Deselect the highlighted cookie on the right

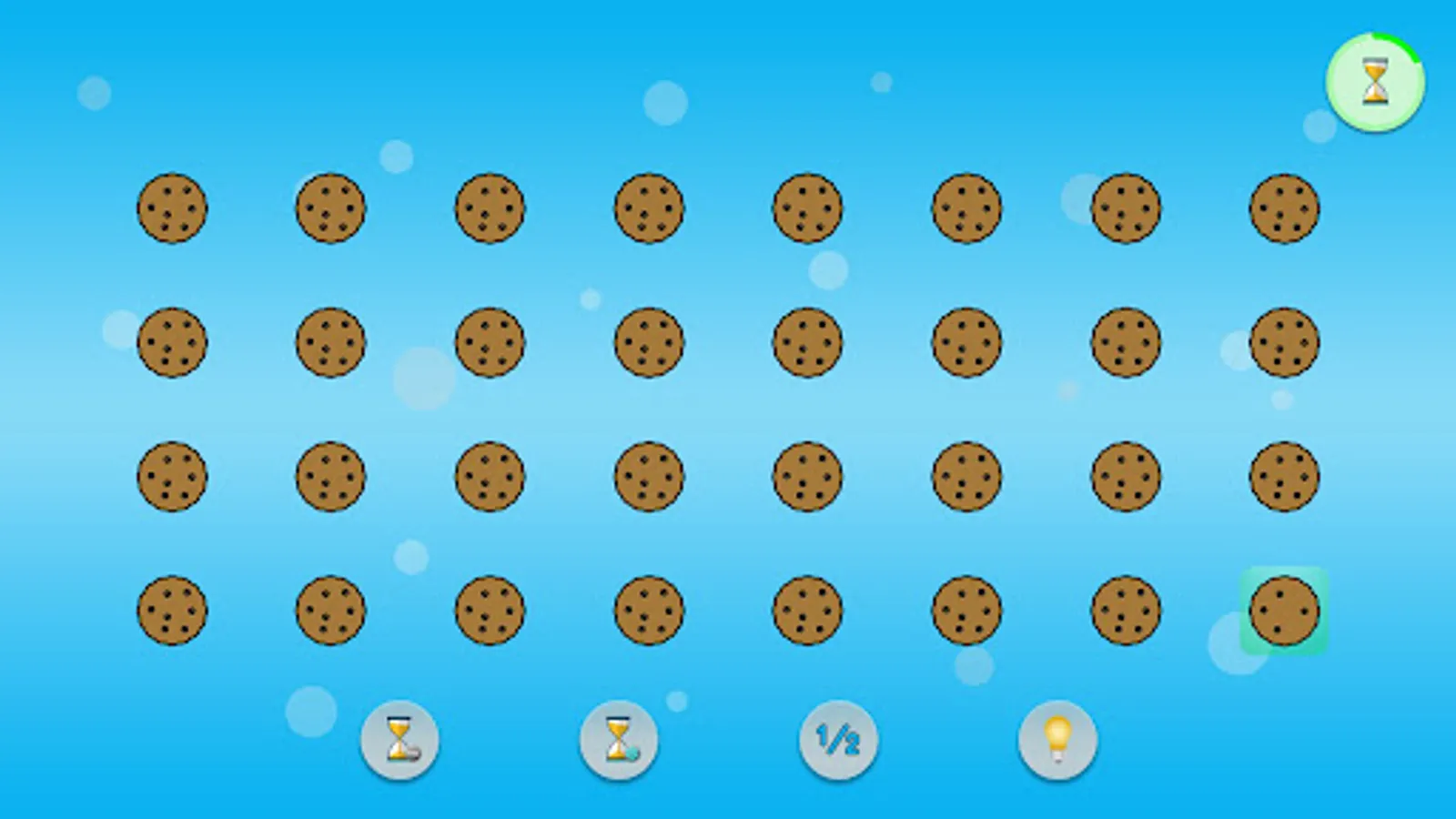1284,612
